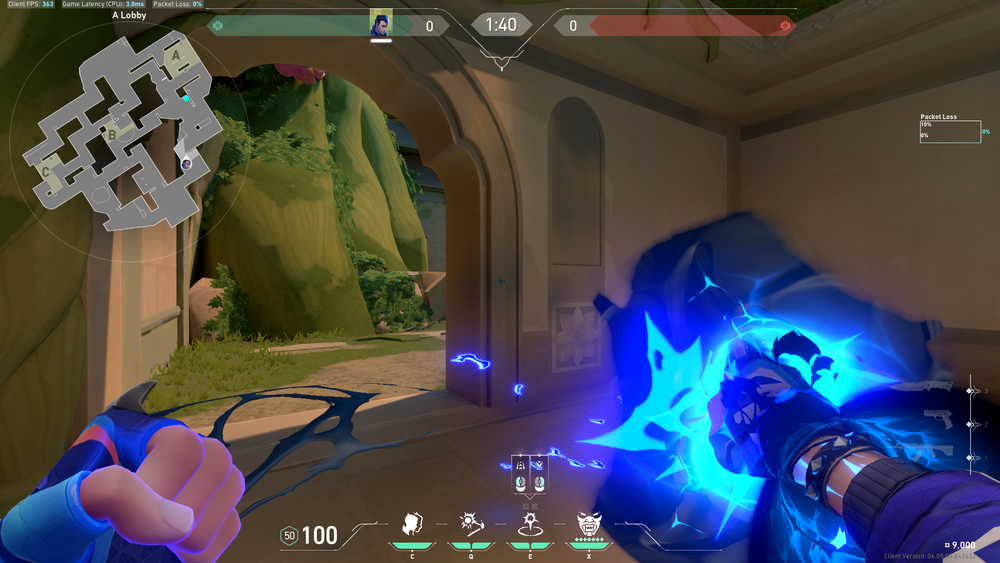Image resolution: width=1000 pixels, height=563 pixels.
Task: Use the Gatecrash teleport ability icon
Action: point(528,524)
